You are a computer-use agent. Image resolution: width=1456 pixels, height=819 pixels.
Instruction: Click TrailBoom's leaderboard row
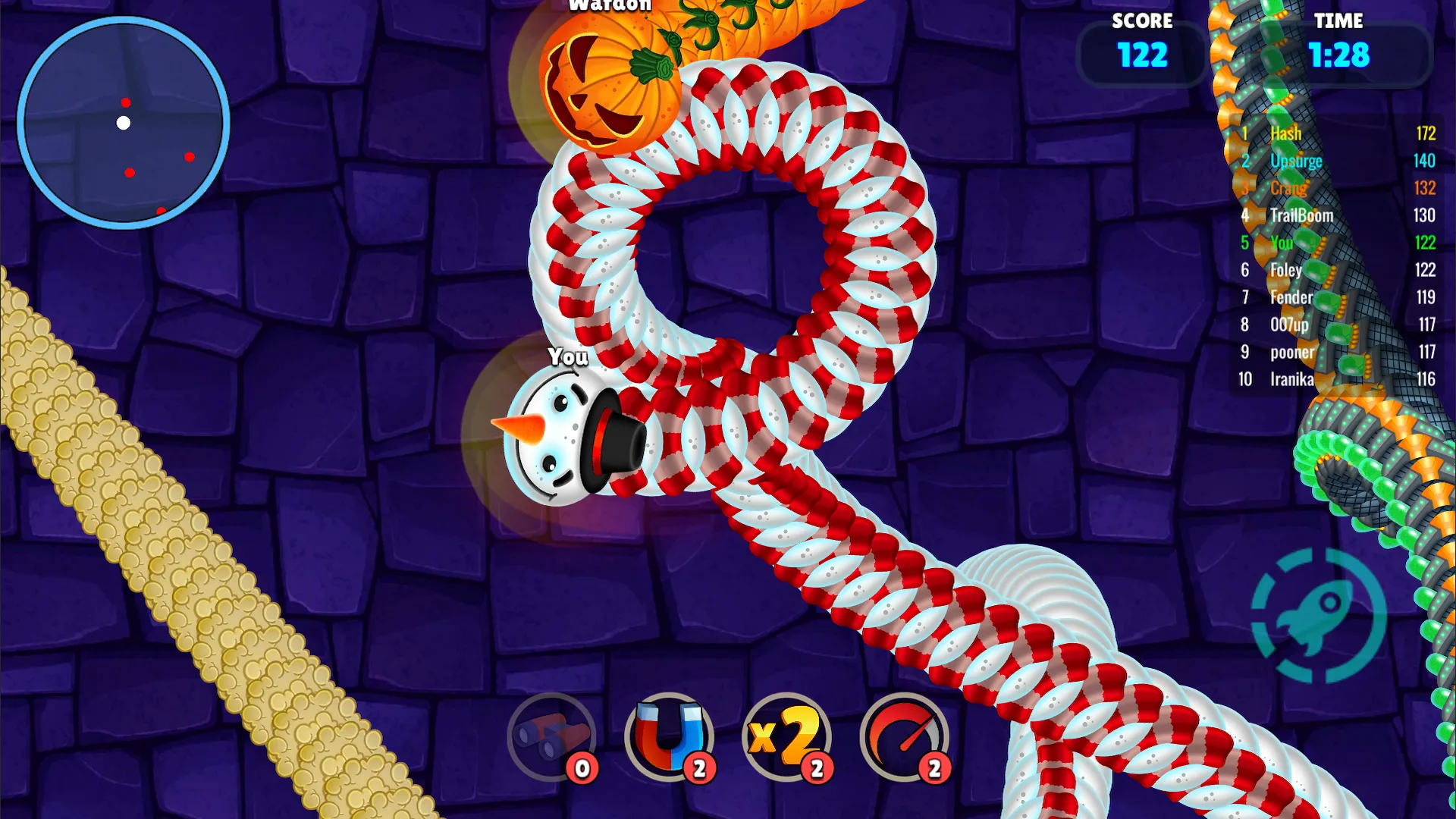pyautogui.click(x=1302, y=215)
